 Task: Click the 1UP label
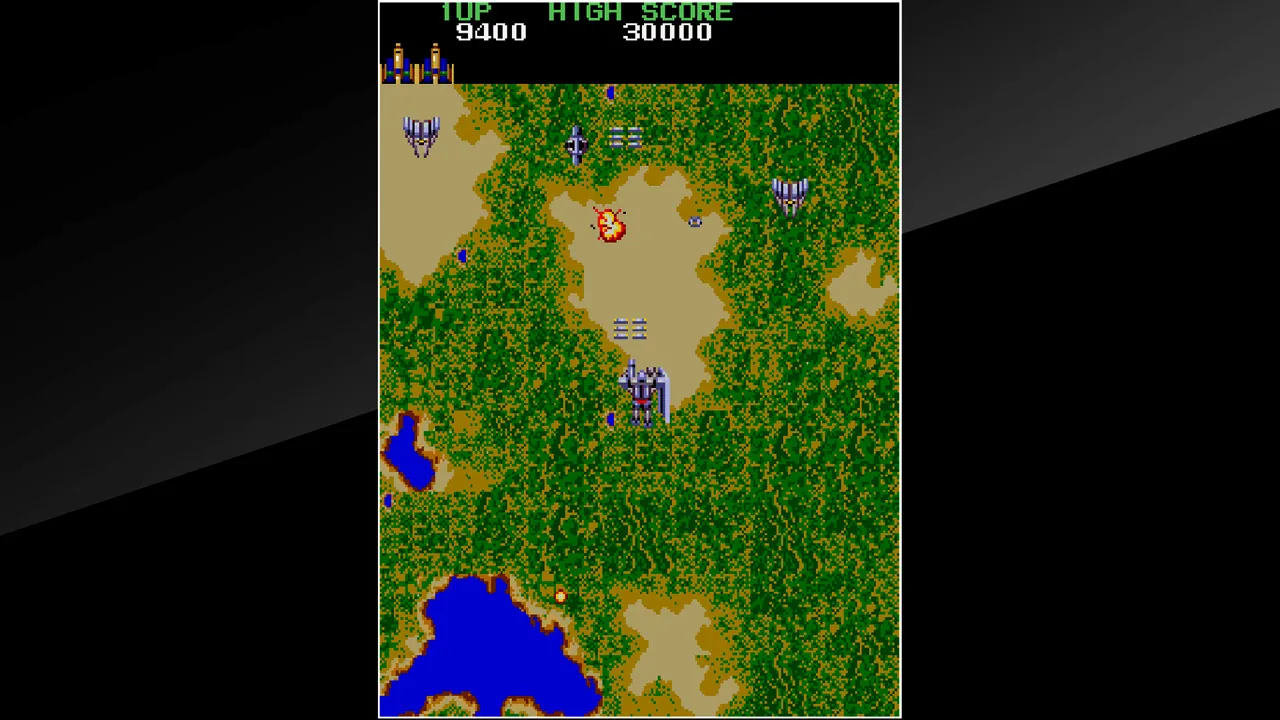[x=465, y=12]
